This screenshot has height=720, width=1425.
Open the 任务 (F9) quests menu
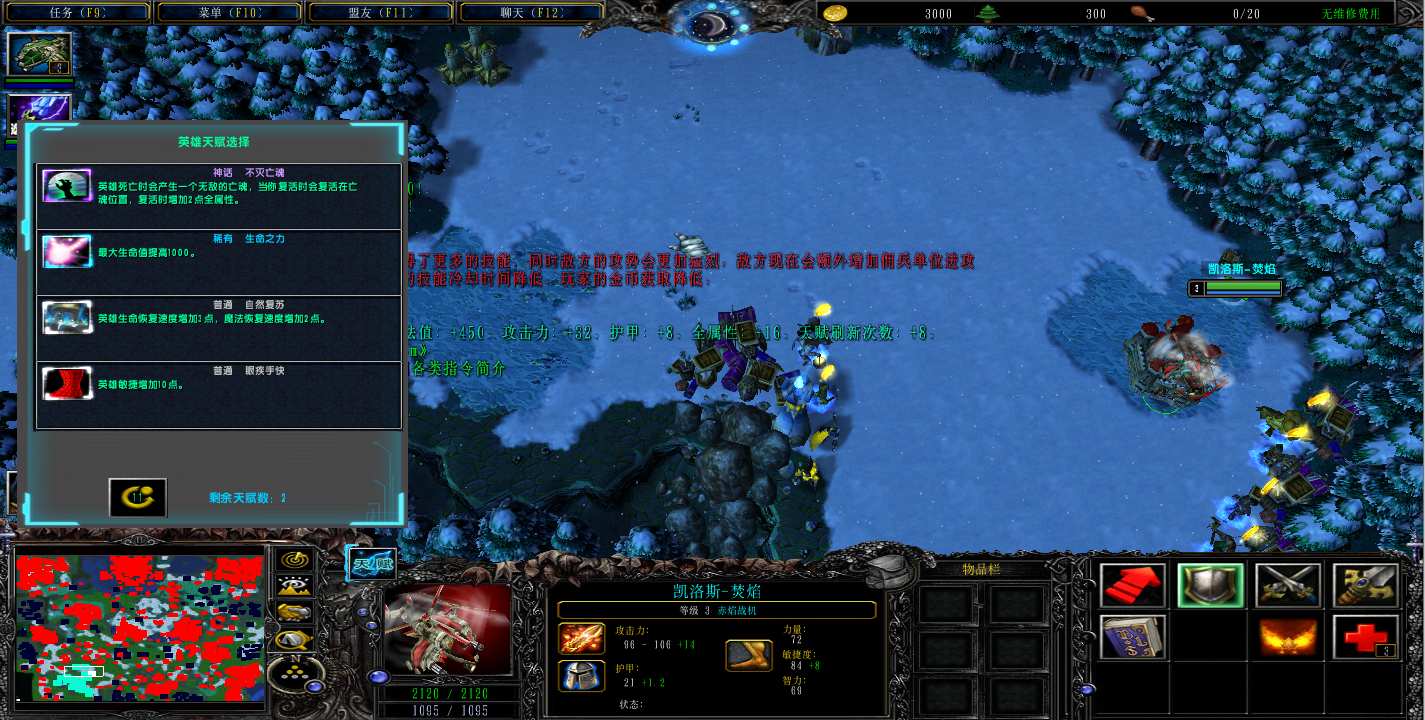pyautogui.click(x=77, y=13)
